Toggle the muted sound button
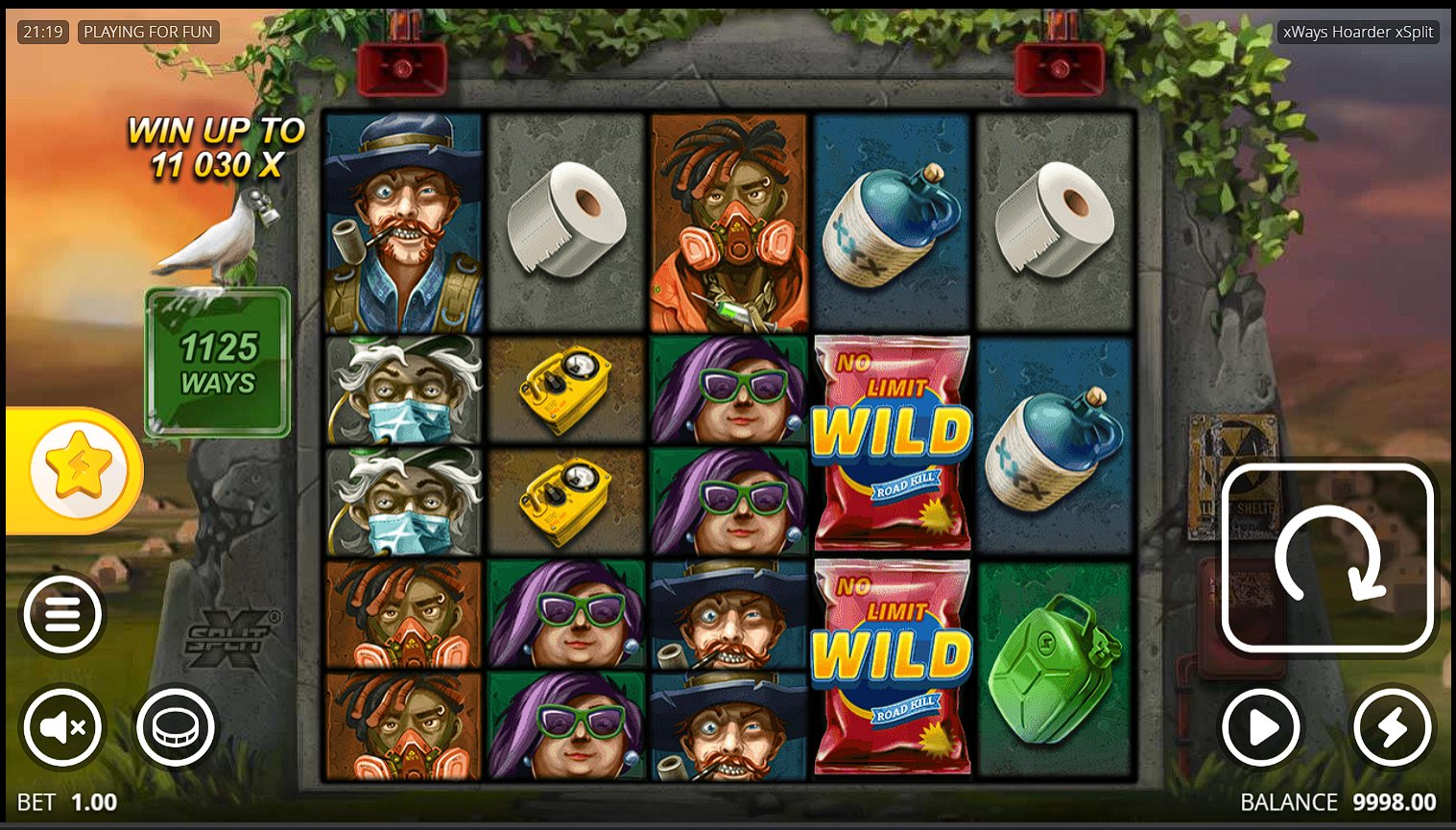1456x830 pixels. pos(62,727)
